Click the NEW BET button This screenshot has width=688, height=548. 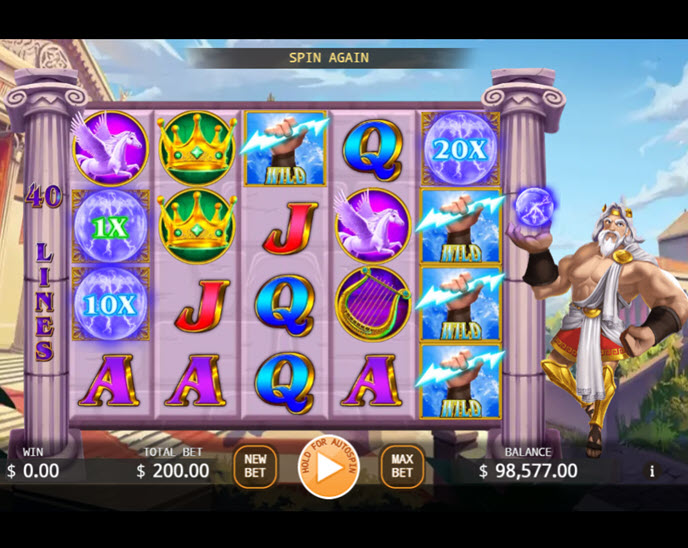[255, 466]
